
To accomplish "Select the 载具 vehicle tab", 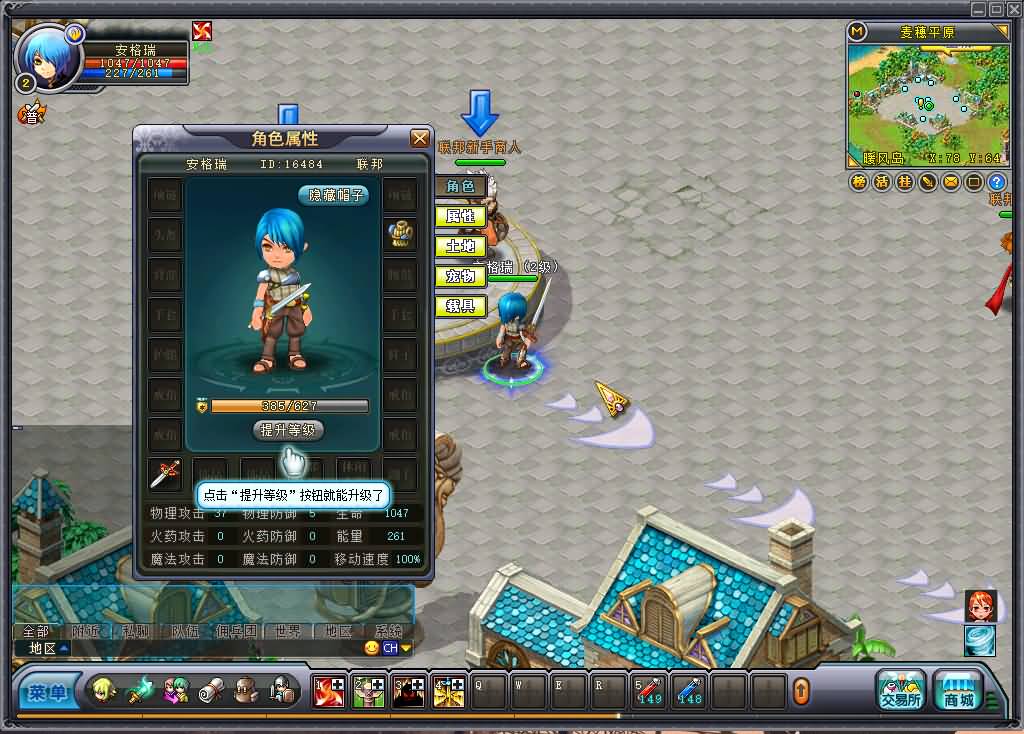I will pyautogui.click(x=461, y=306).
